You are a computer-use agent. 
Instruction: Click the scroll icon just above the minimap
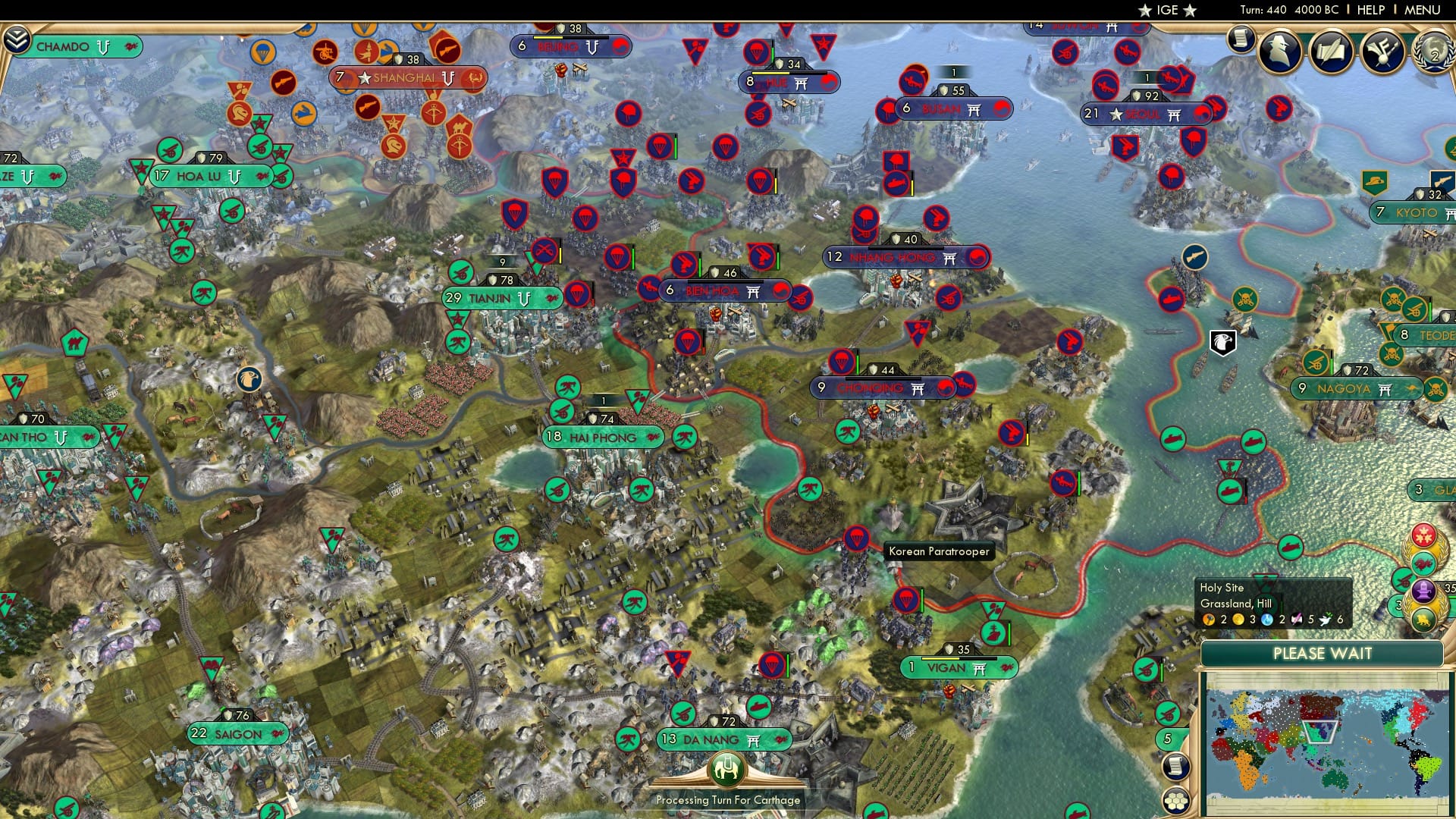pos(1175,766)
